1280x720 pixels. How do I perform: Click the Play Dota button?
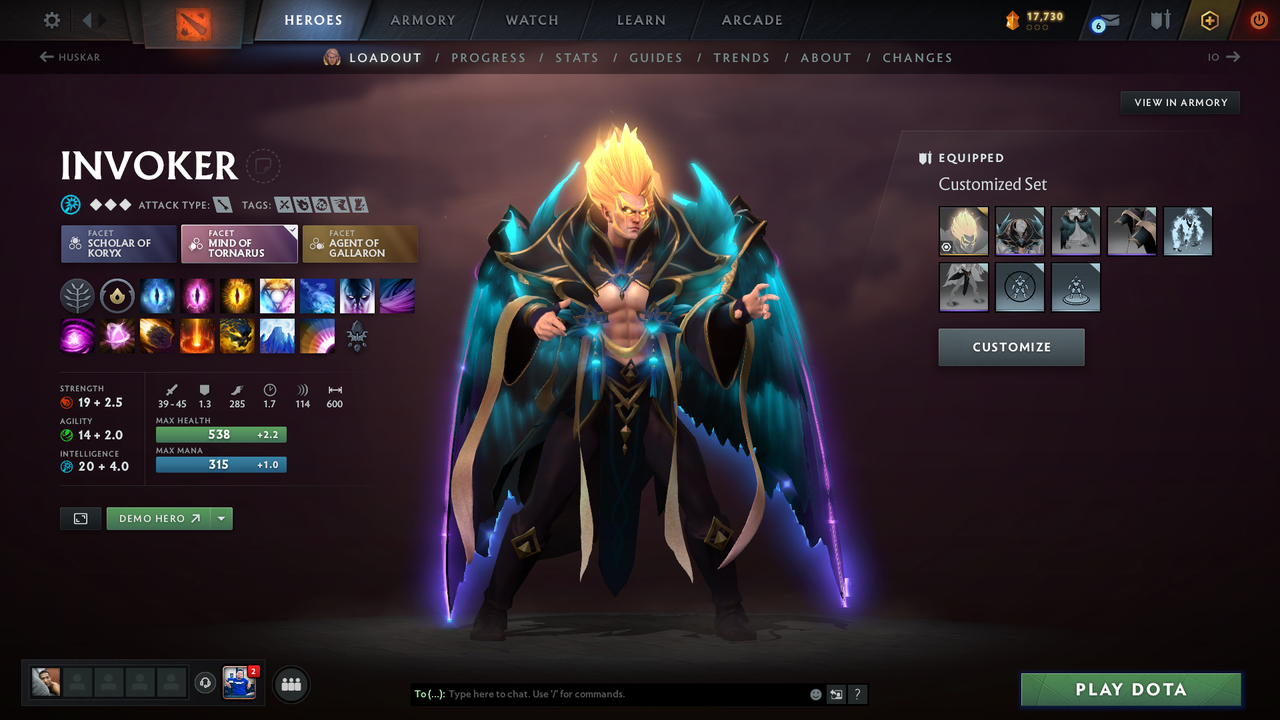(x=1130, y=689)
